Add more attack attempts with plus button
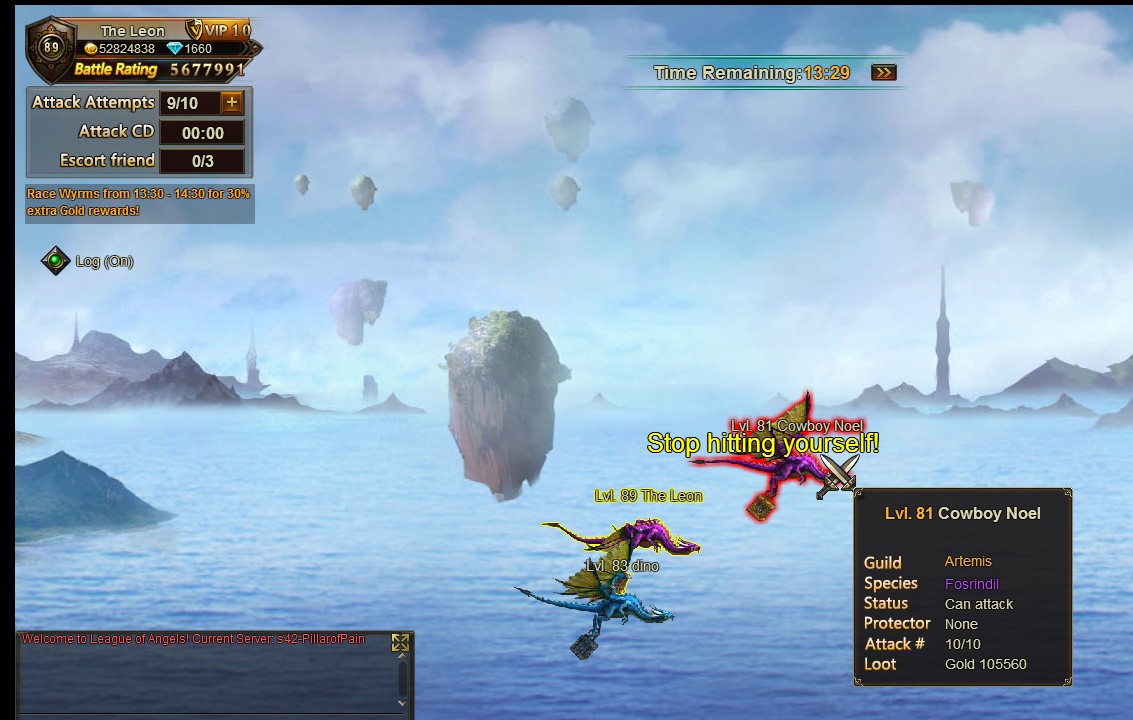1133x720 pixels. pyautogui.click(x=232, y=102)
